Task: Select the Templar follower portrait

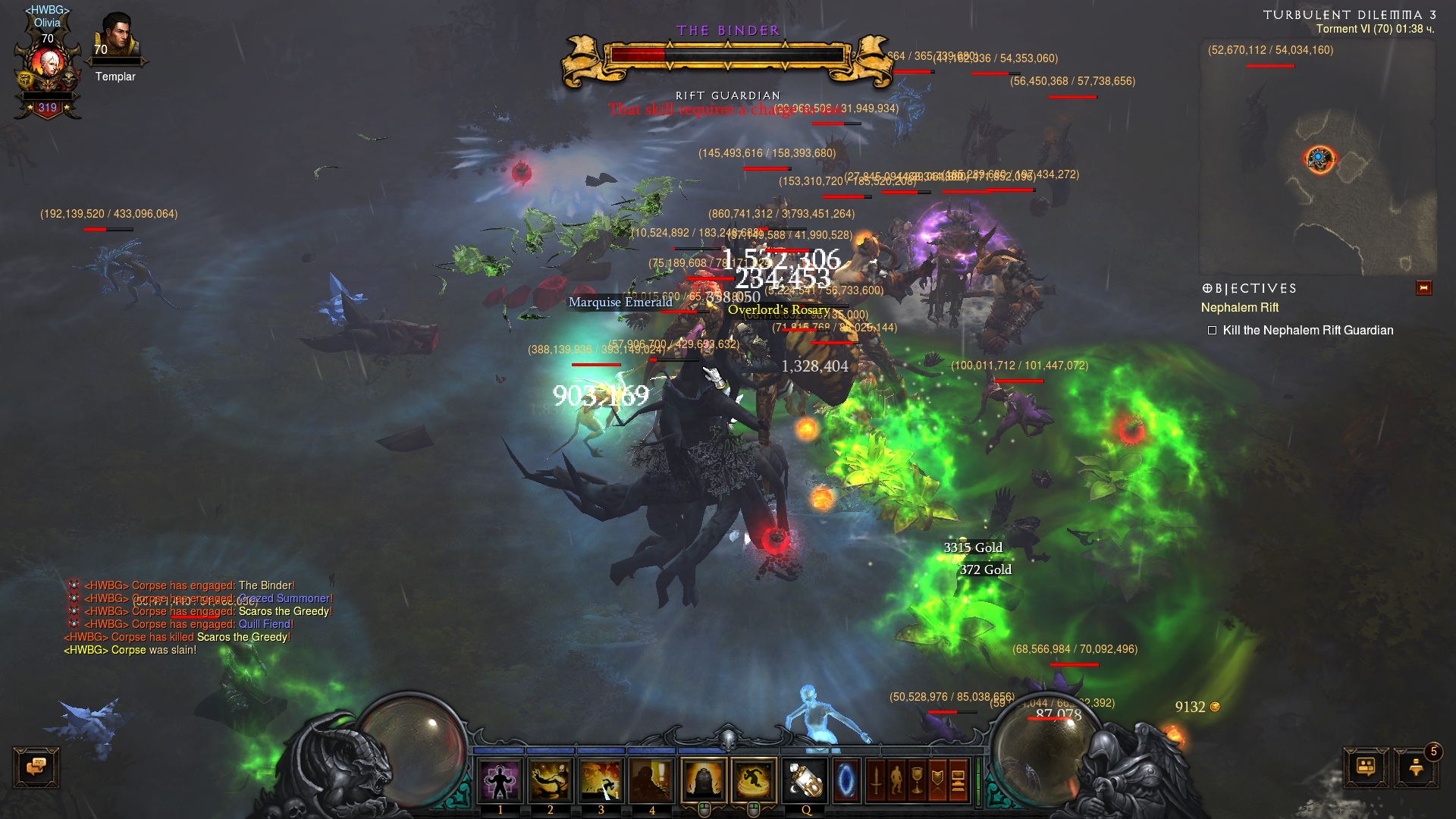Action: point(117,38)
